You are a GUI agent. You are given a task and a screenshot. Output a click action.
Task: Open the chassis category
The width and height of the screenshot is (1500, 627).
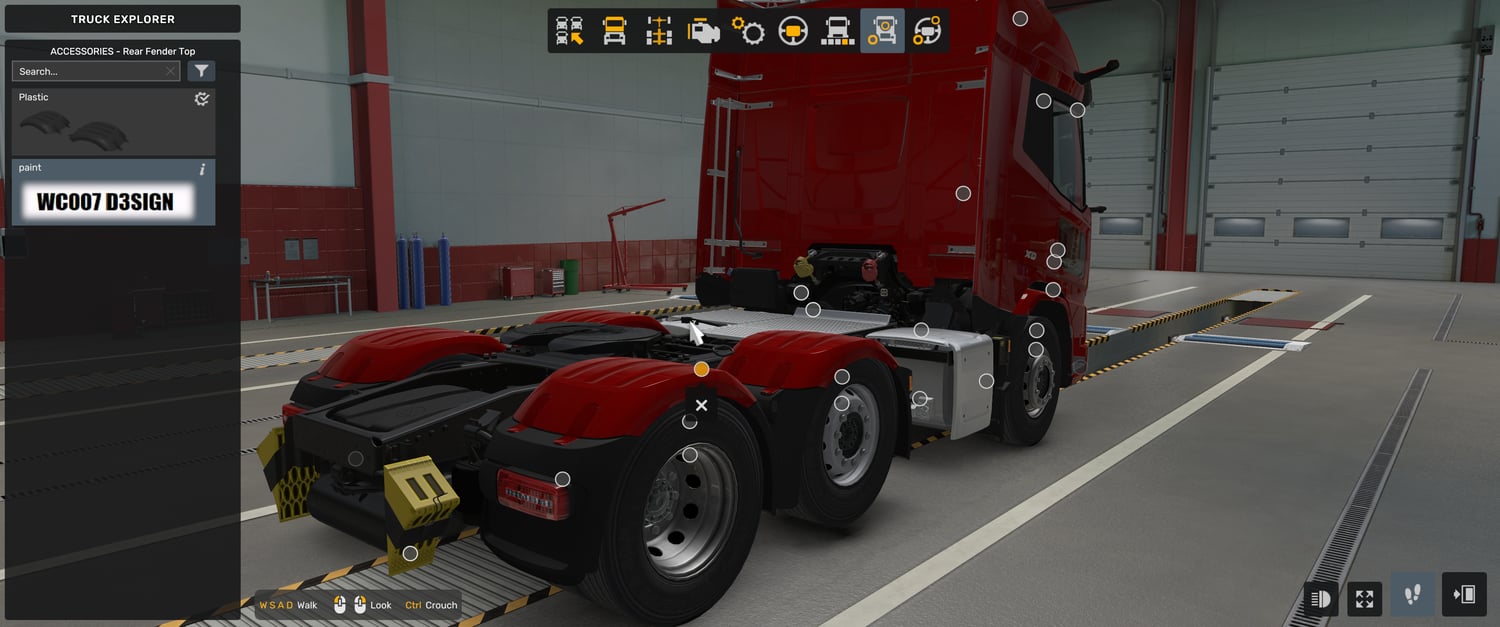[x=659, y=31]
